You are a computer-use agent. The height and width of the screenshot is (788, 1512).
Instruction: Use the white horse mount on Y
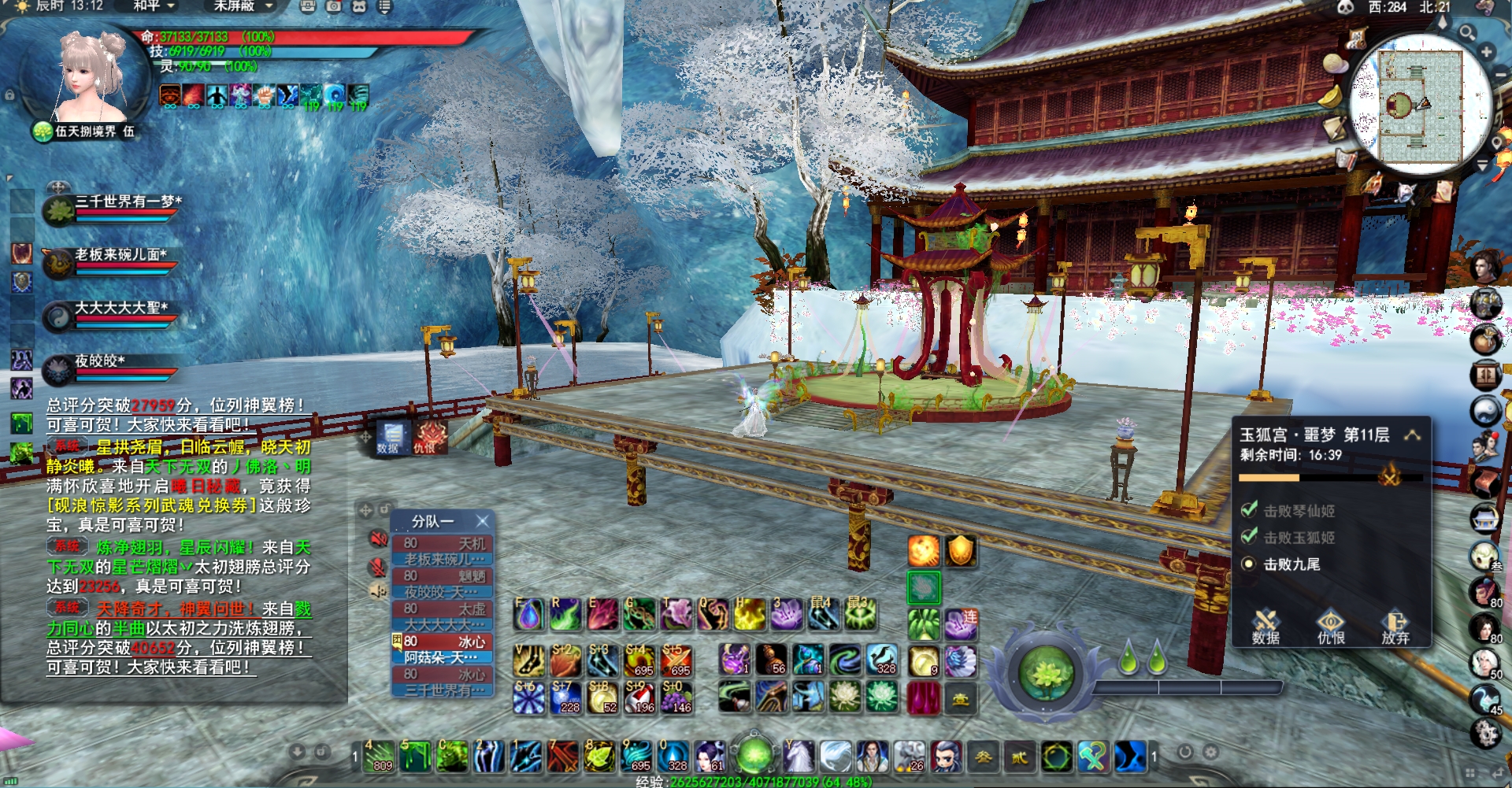(798, 757)
